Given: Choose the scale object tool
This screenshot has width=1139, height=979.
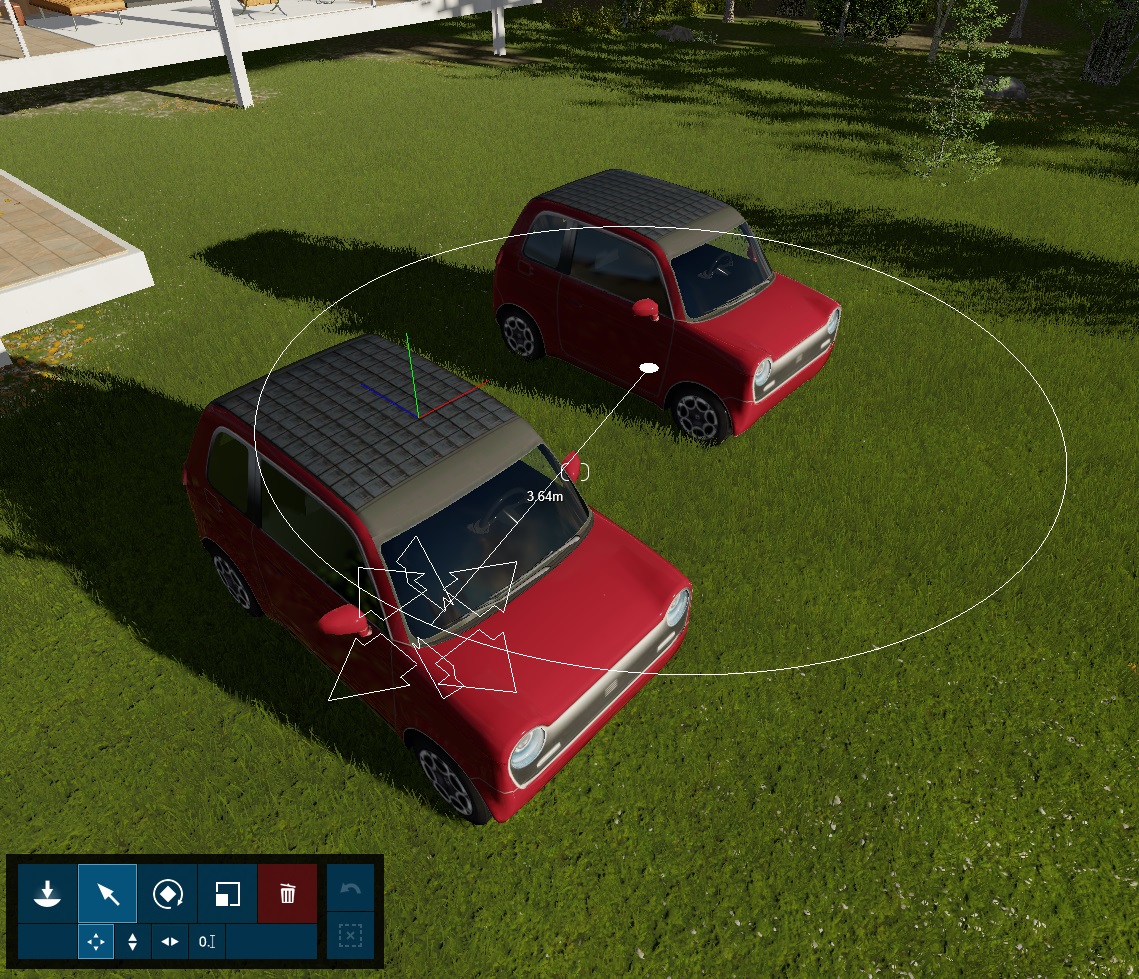Looking at the screenshot, I should pos(227,893).
